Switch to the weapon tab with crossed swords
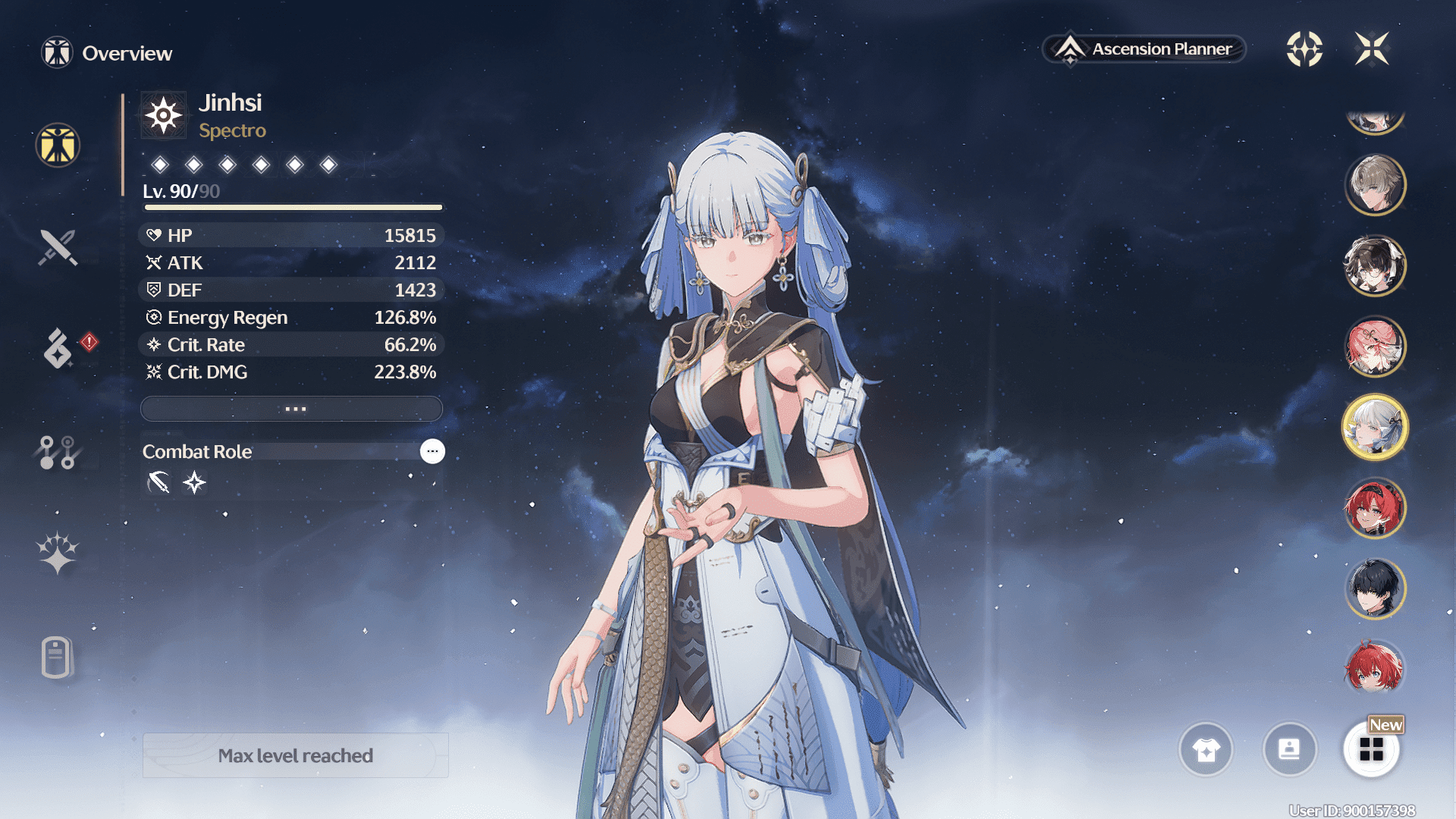Image resolution: width=1456 pixels, height=819 pixels. [58, 247]
